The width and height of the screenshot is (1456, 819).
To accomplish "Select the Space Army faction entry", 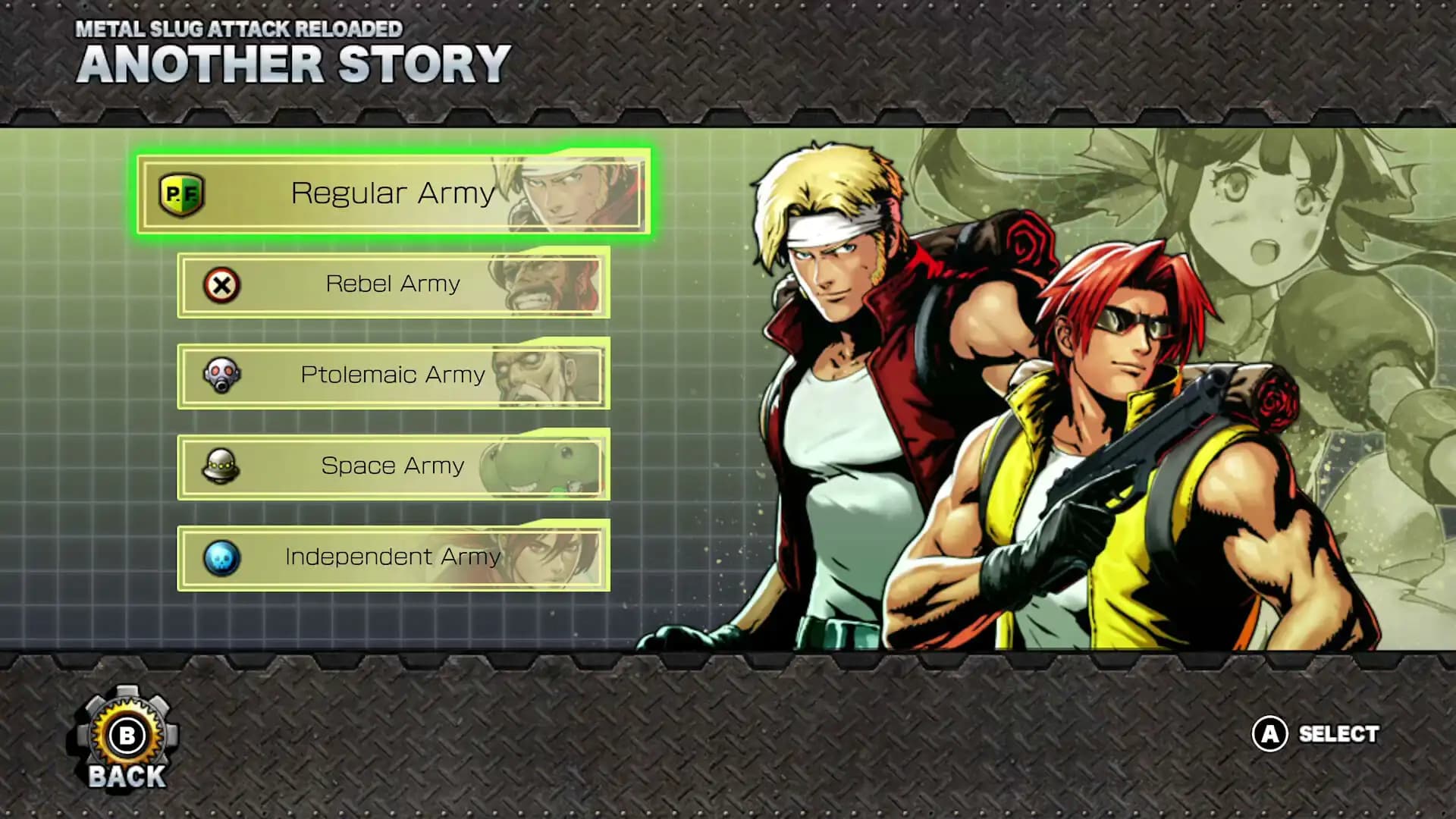I will [x=392, y=466].
